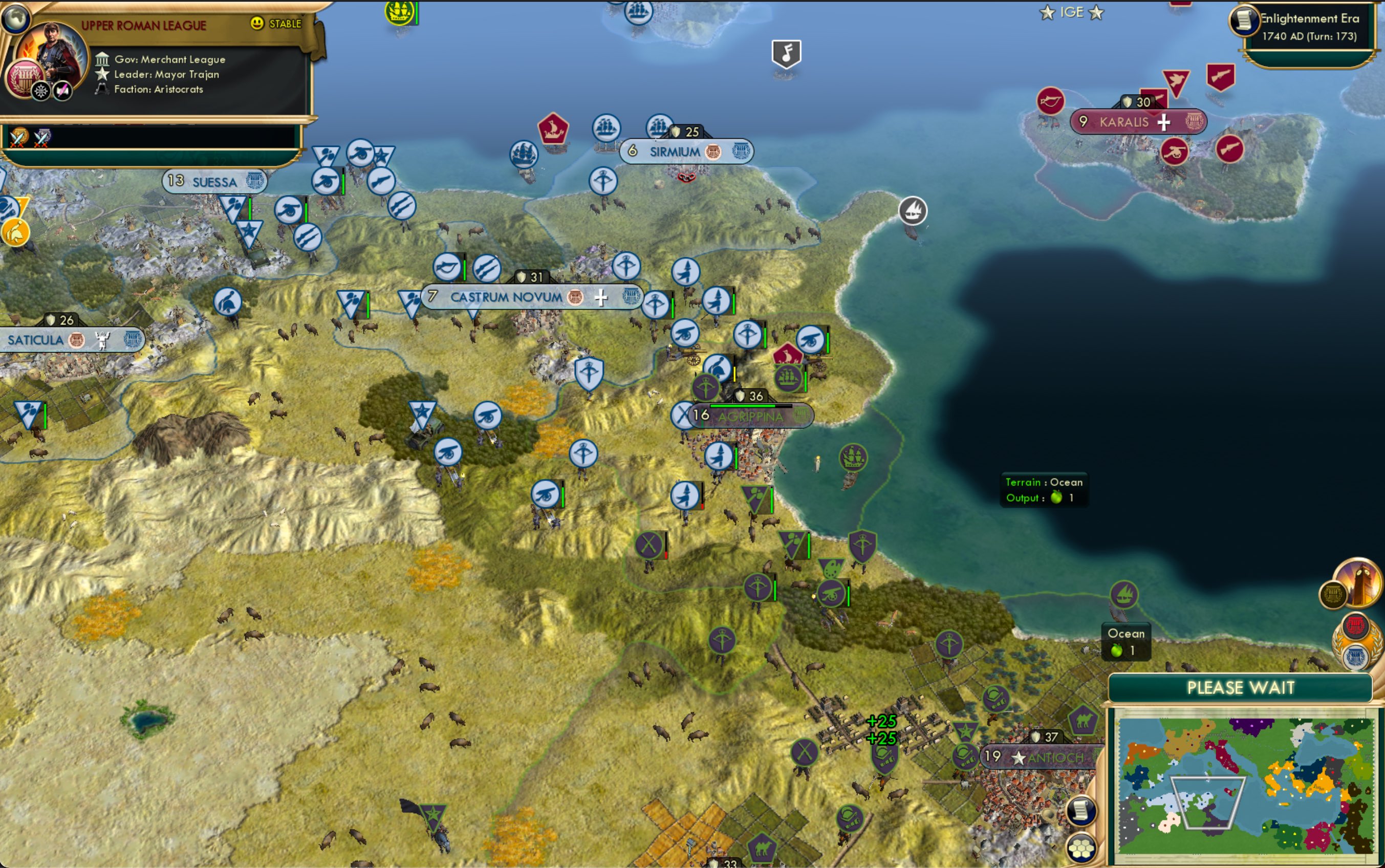Screen dimensions: 1385x868
Task: Select the gold crossed-swords war icon
Action: tap(18, 137)
